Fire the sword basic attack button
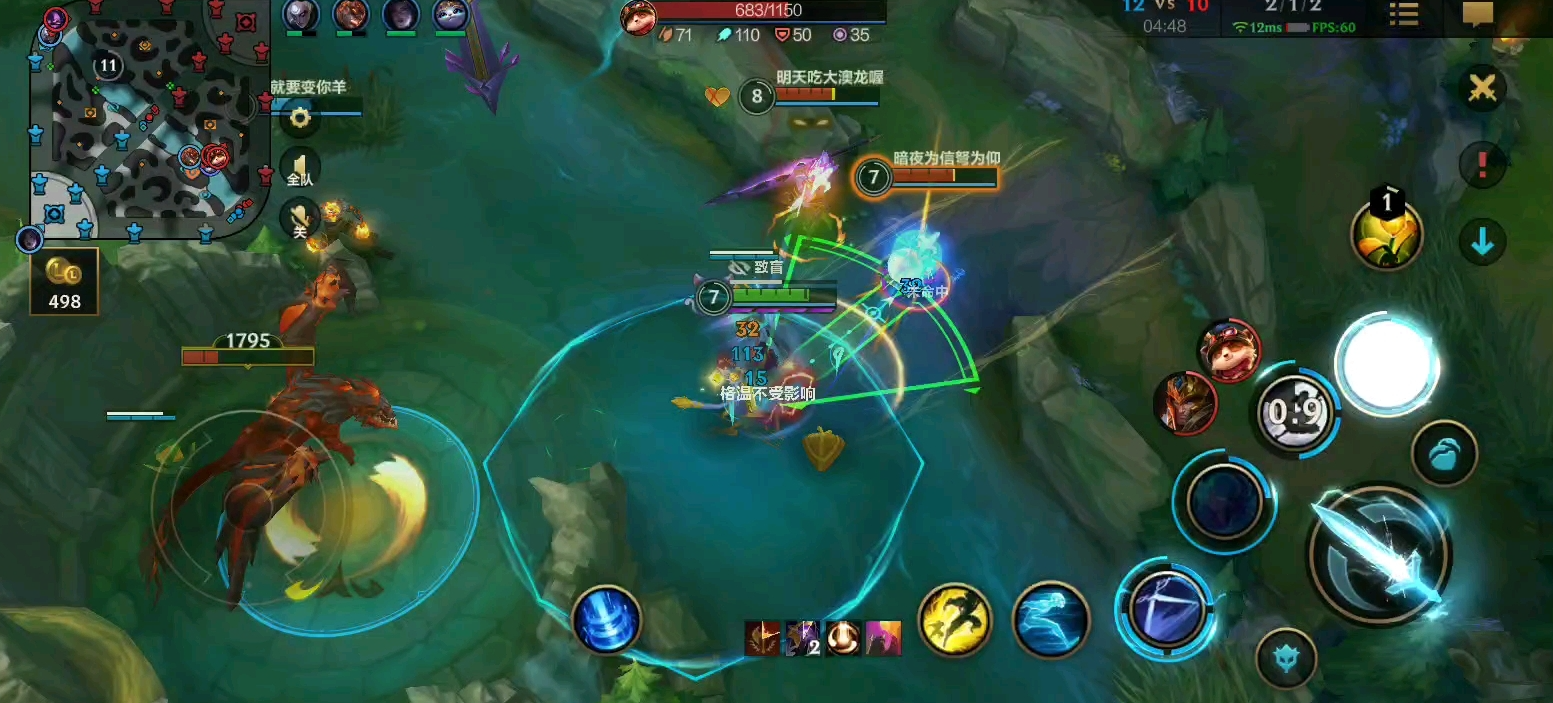Image resolution: width=1553 pixels, height=703 pixels. click(x=1380, y=553)
